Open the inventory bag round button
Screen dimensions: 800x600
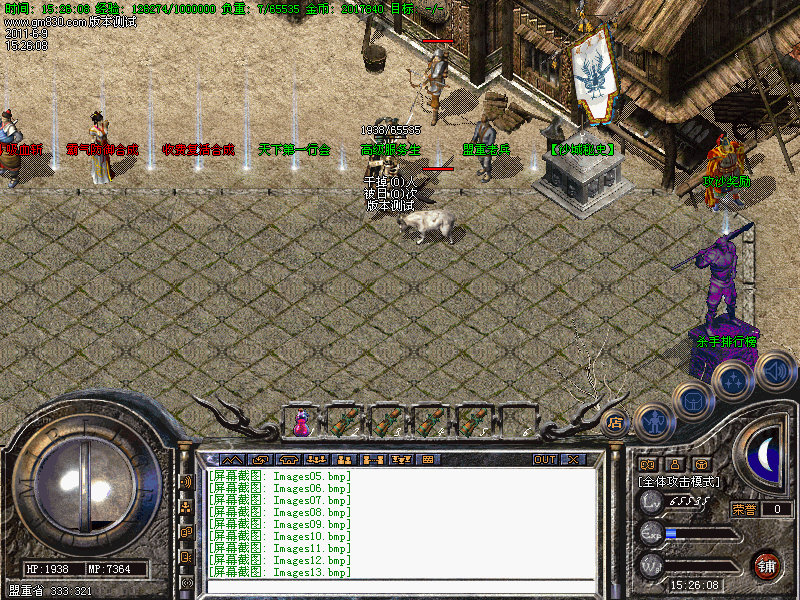(692, 400)
